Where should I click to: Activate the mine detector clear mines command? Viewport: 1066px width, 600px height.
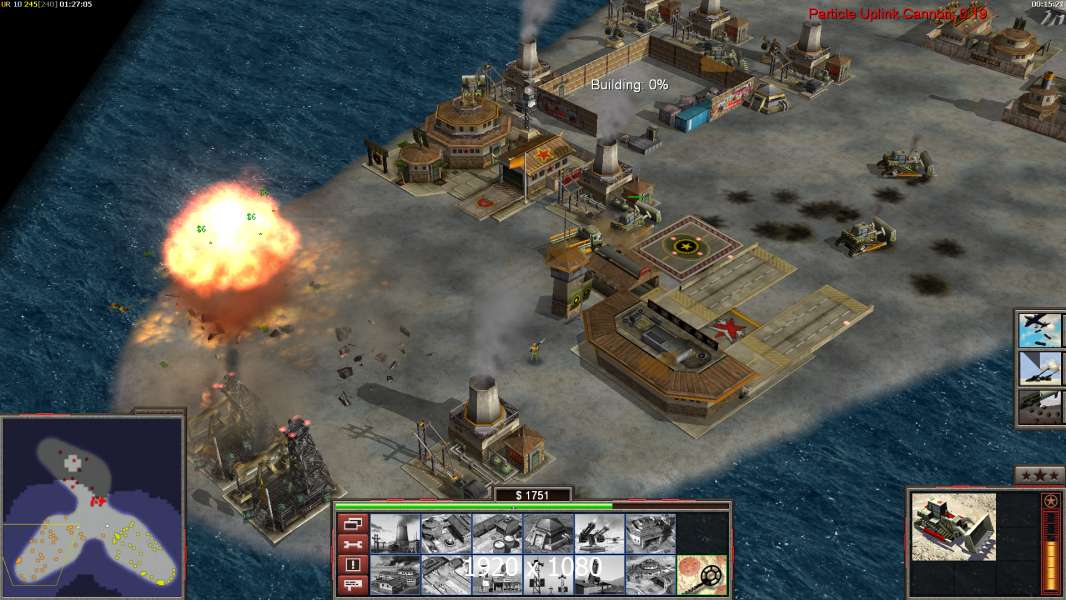pyautogui.click(x=702, y=575)
